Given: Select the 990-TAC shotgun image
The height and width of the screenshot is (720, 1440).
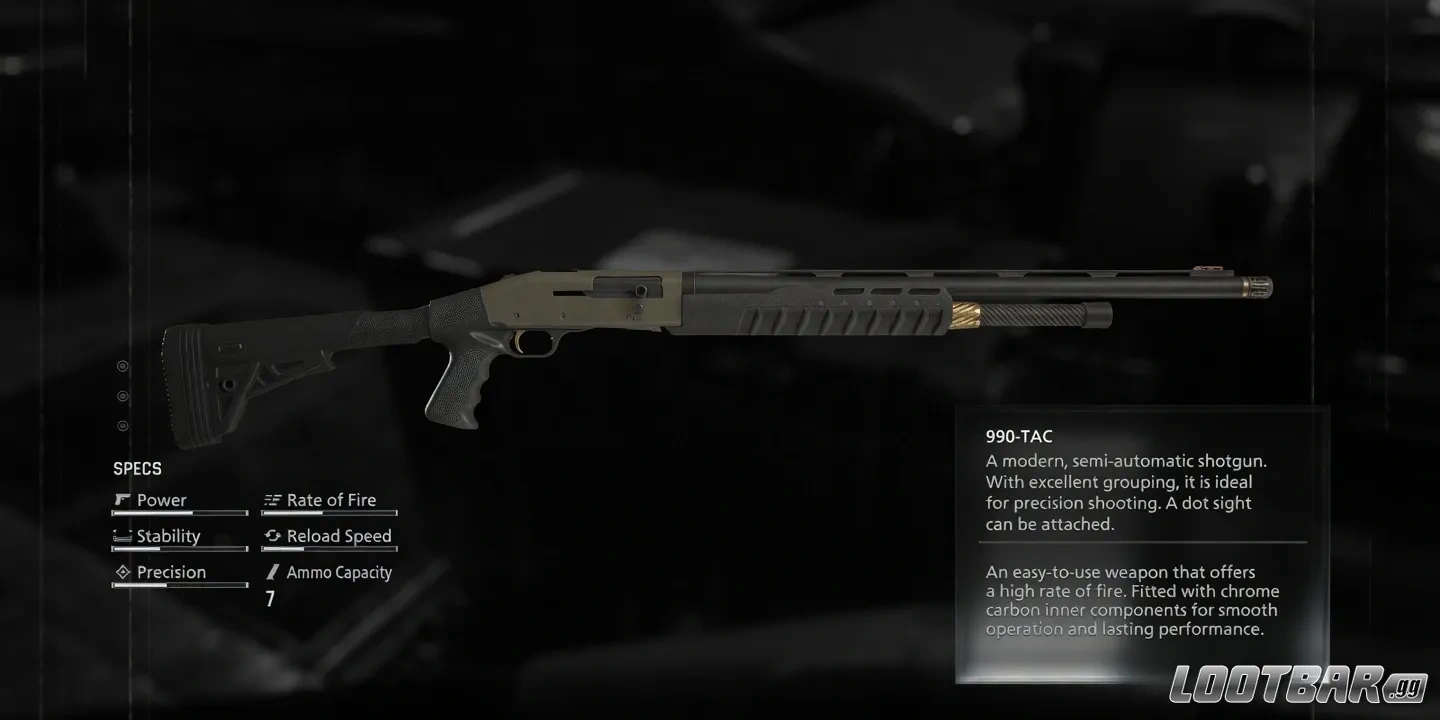Looking at the screenshot, I should 700,320.
